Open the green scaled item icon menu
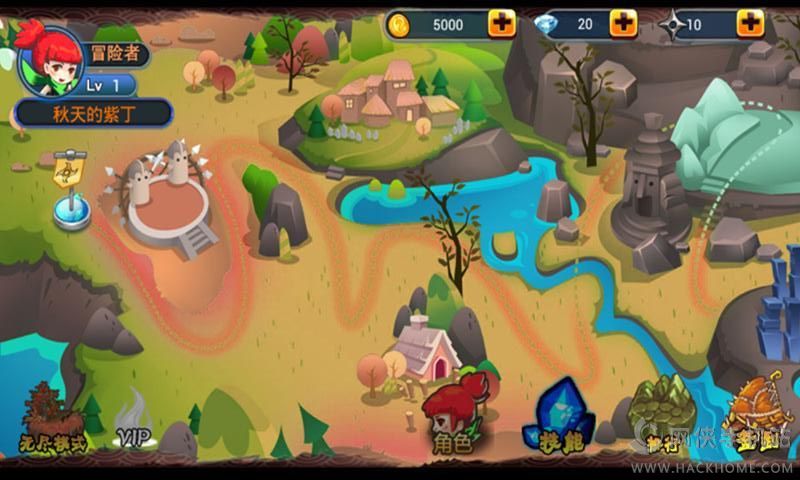Screen dimensions: 800x480 coord(660,410)
